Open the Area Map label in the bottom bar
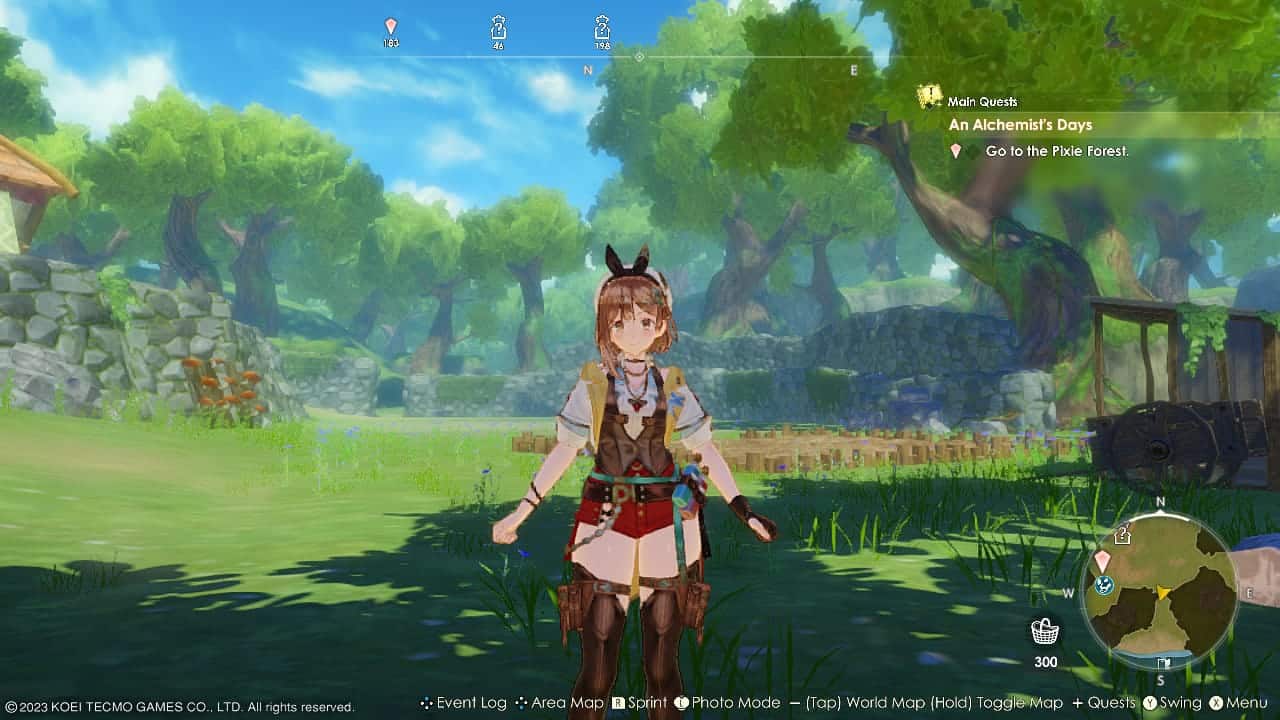Image resolution: width=1280 pixels, height=720 pixels. [x=567, y=703]
